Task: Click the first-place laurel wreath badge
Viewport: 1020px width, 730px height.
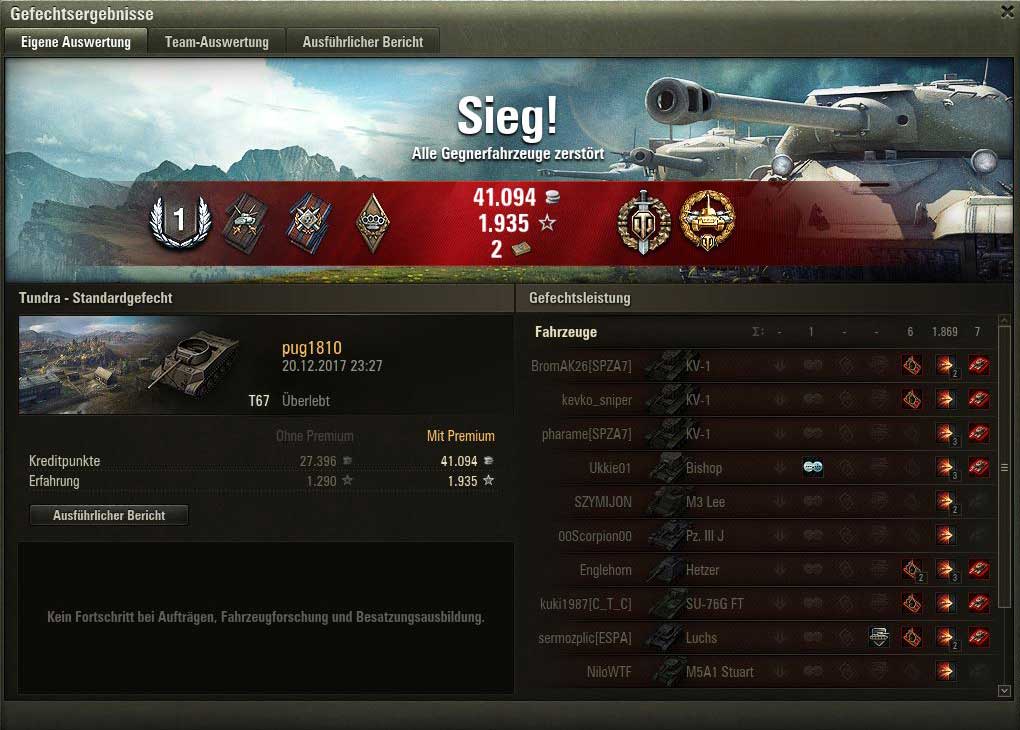Action: point(180,220)
